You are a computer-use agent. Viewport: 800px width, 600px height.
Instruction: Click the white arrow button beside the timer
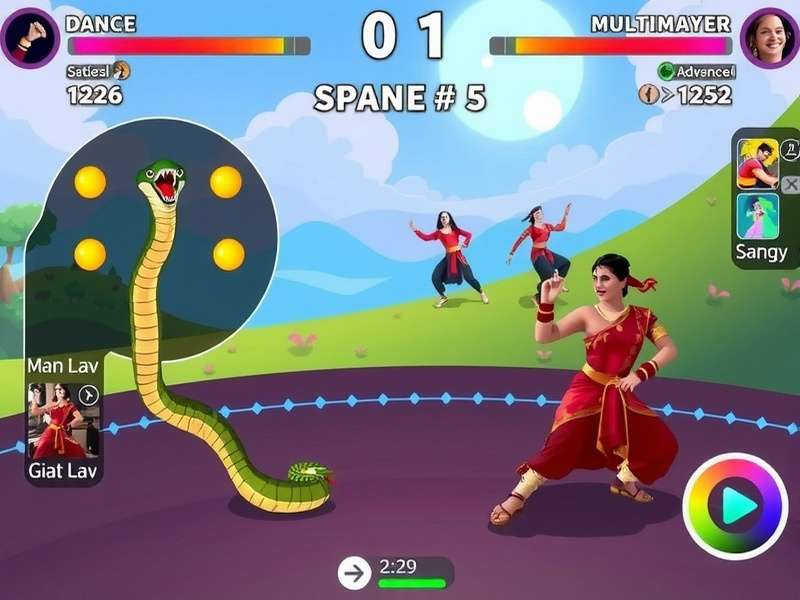point(353,572)
